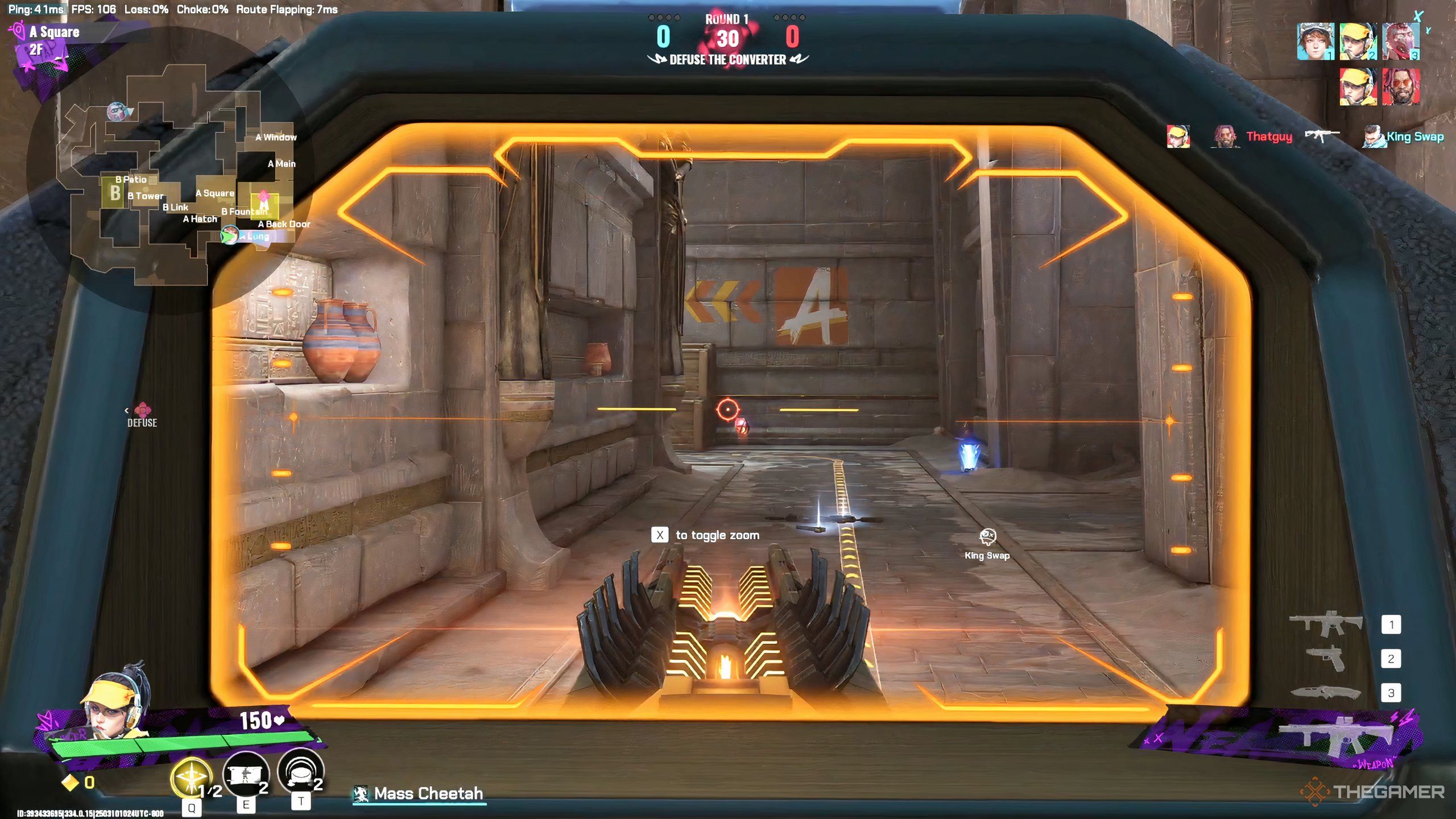Choose the red-masked portrait numbered 3
This screenshot has height=819, width=1456.
[x=1401, y=42]
